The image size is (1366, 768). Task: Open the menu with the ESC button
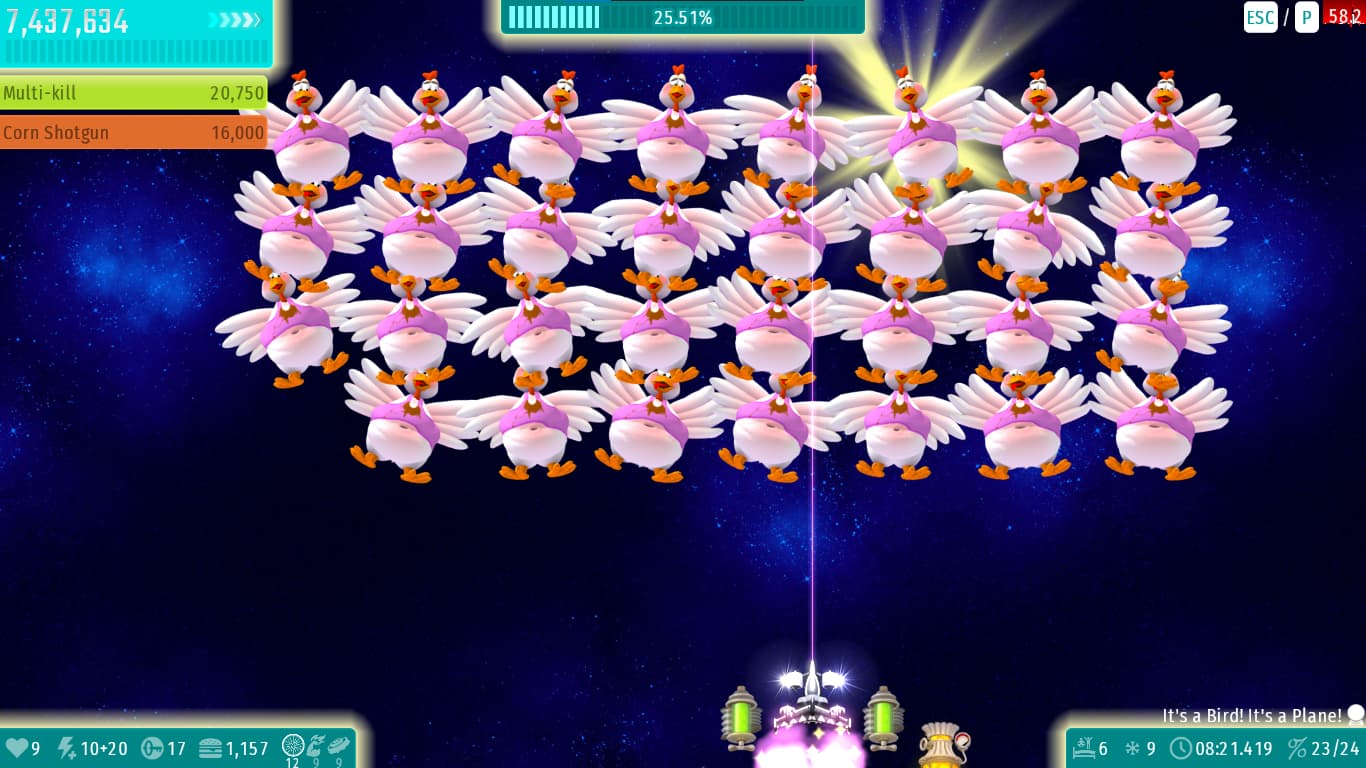click(x=1260, y=17)
